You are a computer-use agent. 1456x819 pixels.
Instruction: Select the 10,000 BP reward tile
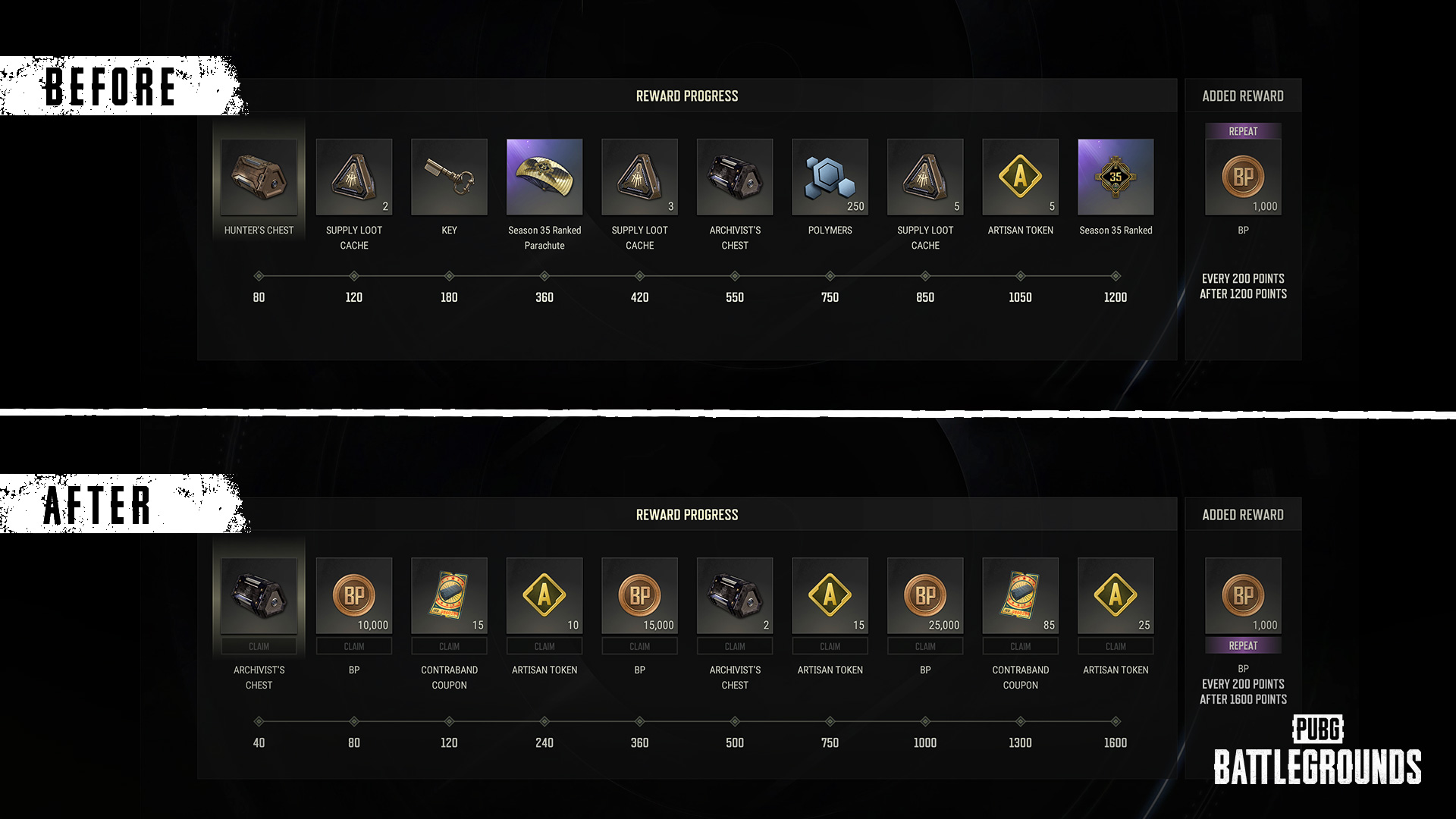[354, 595]
